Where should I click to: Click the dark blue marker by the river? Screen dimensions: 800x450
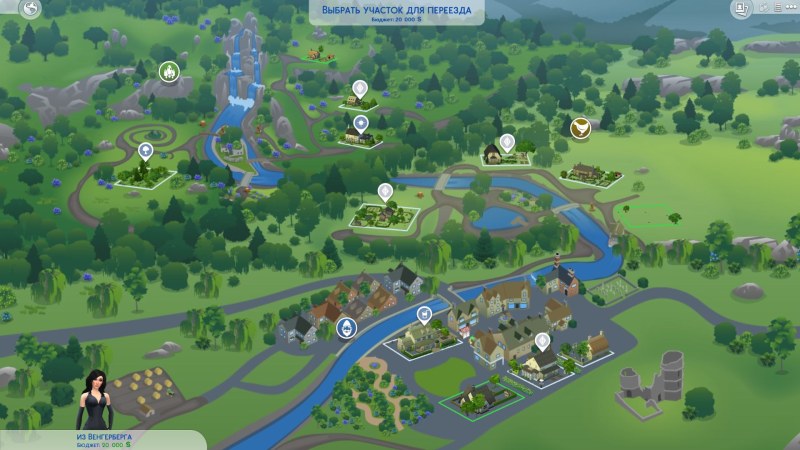click(x=347, y=327)
